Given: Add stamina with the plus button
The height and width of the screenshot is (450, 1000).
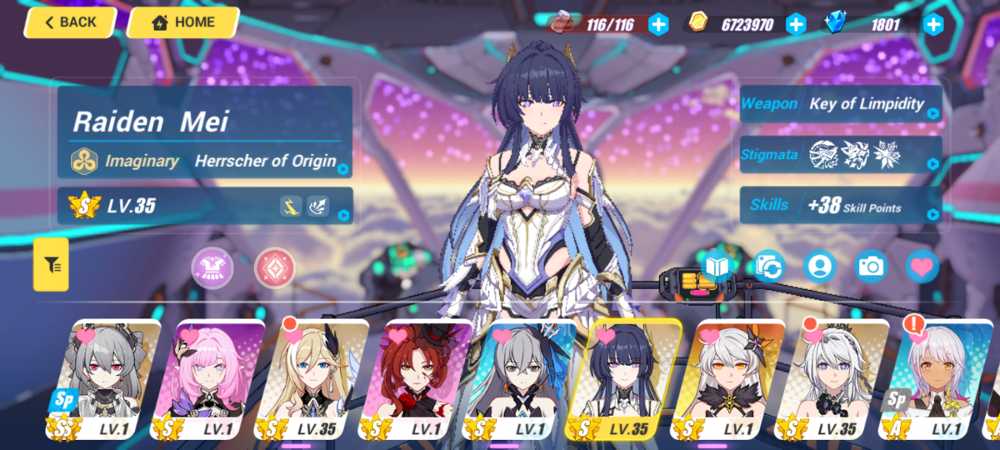Looking at the screenshot, I should point(658,25).
